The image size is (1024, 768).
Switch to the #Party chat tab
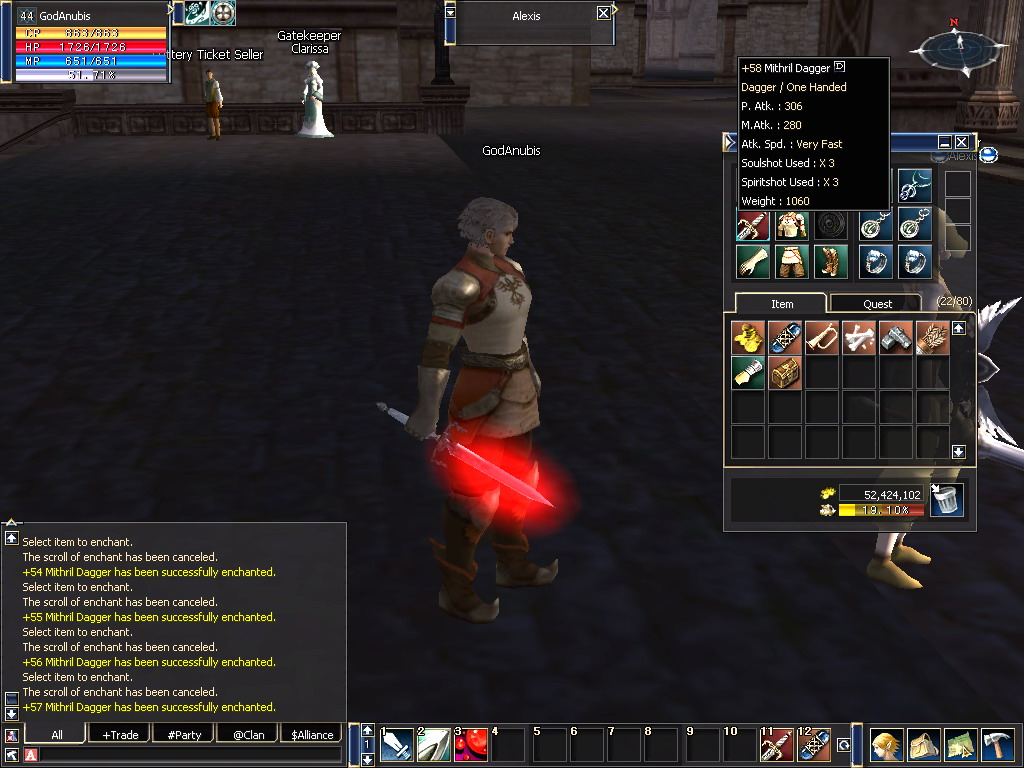[184, 734]
